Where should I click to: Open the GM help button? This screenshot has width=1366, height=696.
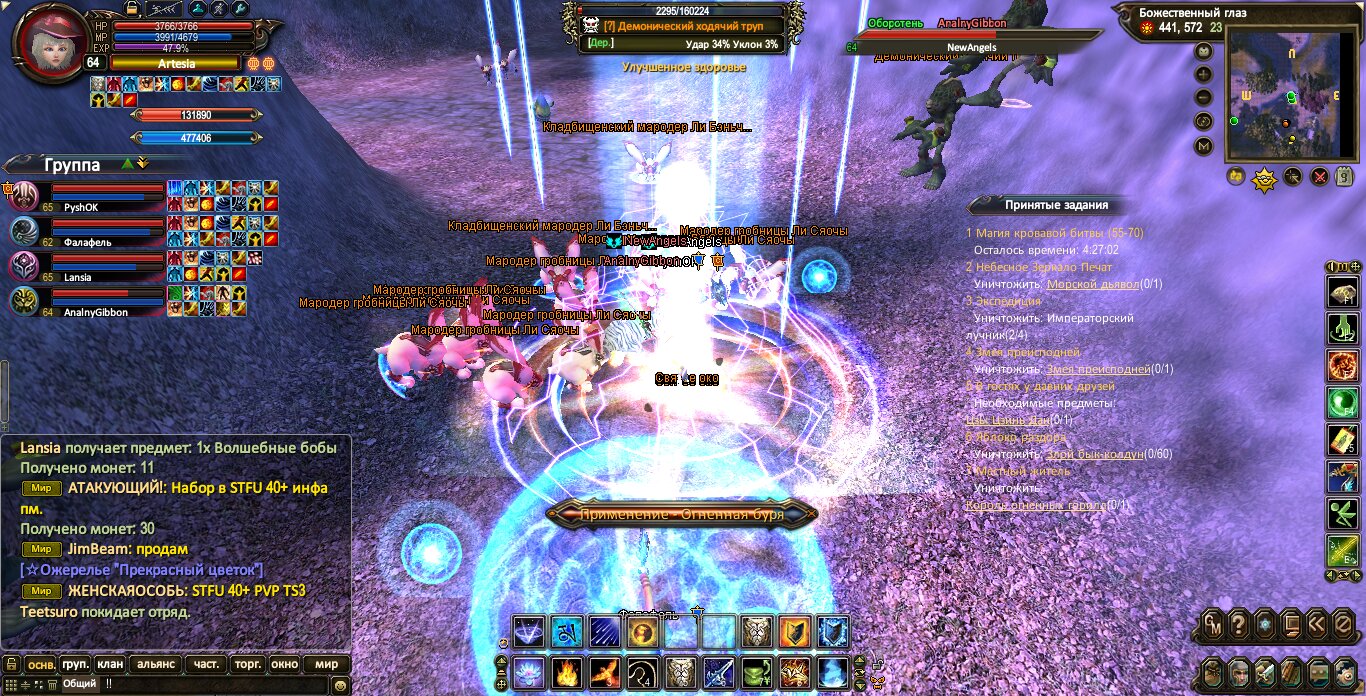(x=1212, y=624)
